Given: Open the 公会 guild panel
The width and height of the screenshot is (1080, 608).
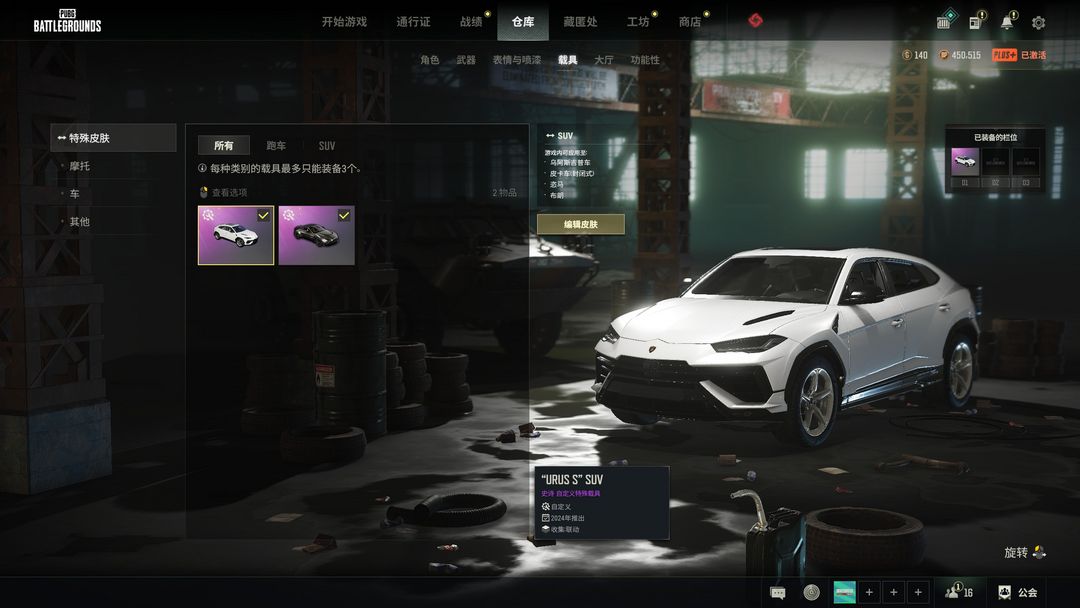Looking at the screenshot, I should click(x=1019, y=593).
